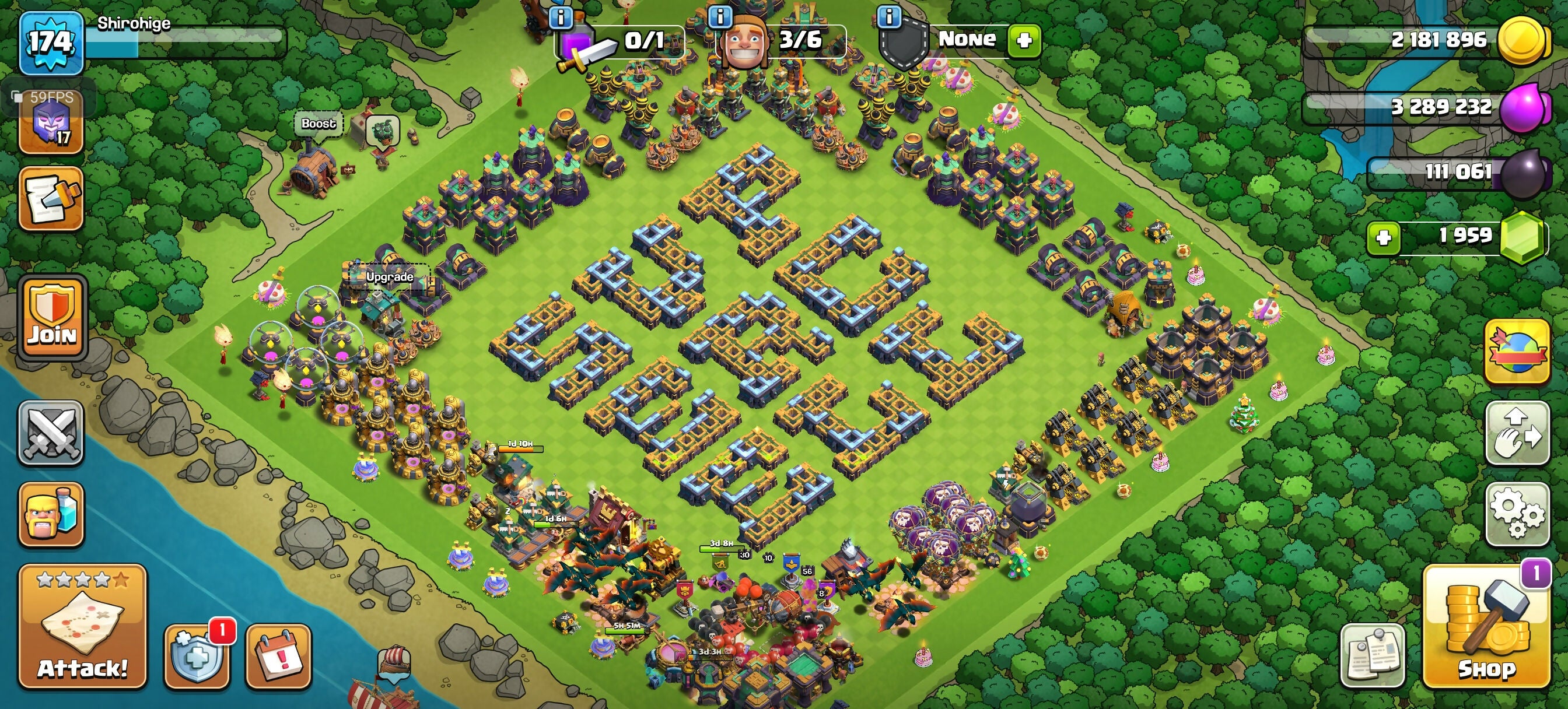
Task: Open the army training barbarian button
Action: click(x=51, y=515)
